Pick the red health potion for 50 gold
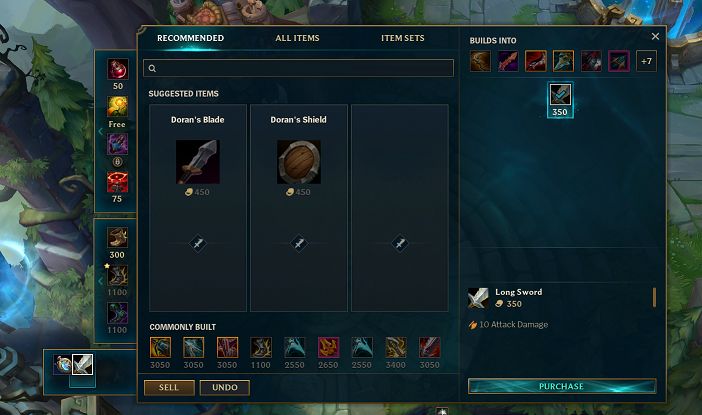 pos(118,70)
